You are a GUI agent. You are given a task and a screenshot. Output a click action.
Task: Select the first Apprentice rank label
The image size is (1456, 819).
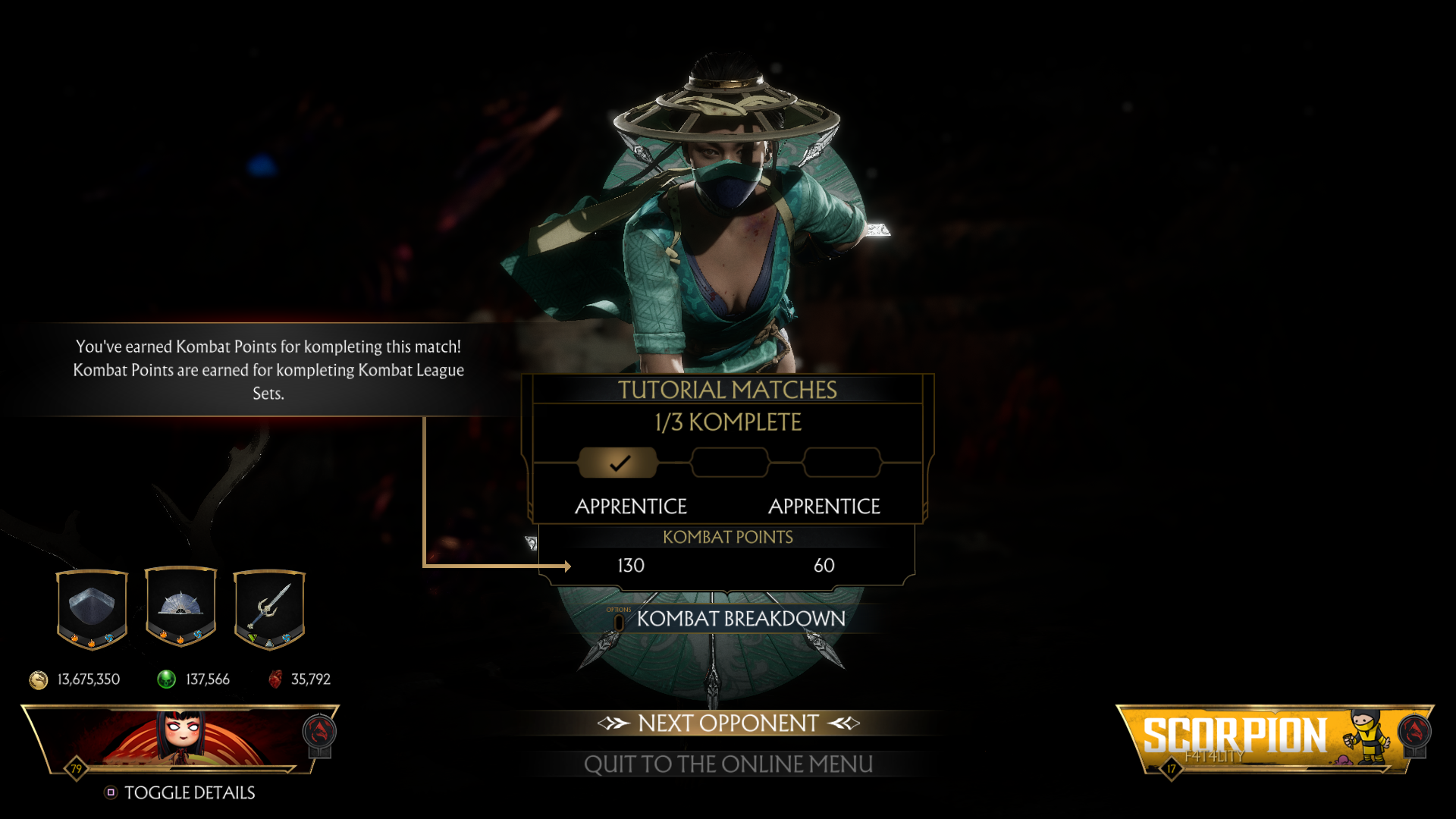coord(632,506)
